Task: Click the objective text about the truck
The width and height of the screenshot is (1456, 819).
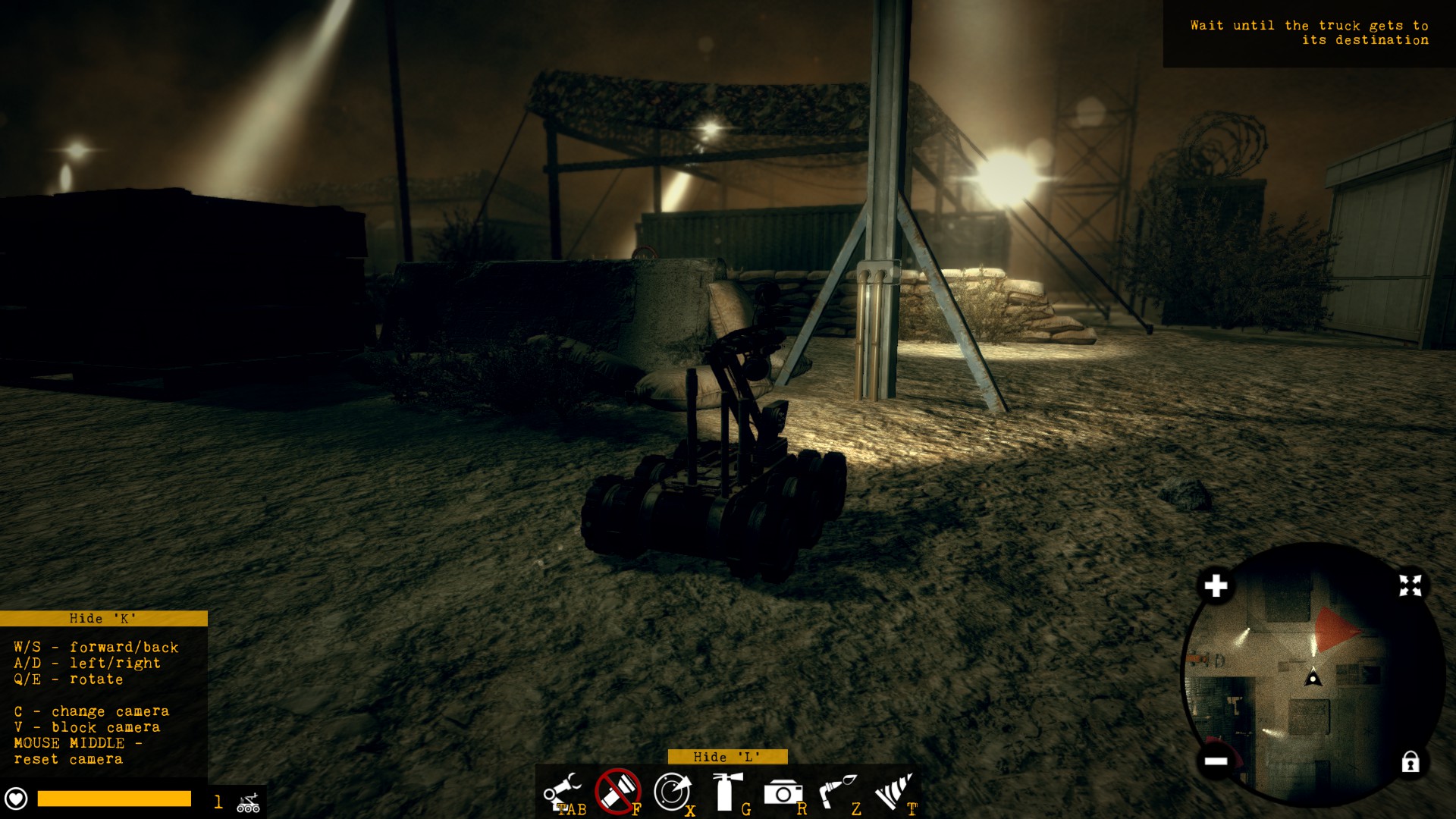Action: point(1307,32)
